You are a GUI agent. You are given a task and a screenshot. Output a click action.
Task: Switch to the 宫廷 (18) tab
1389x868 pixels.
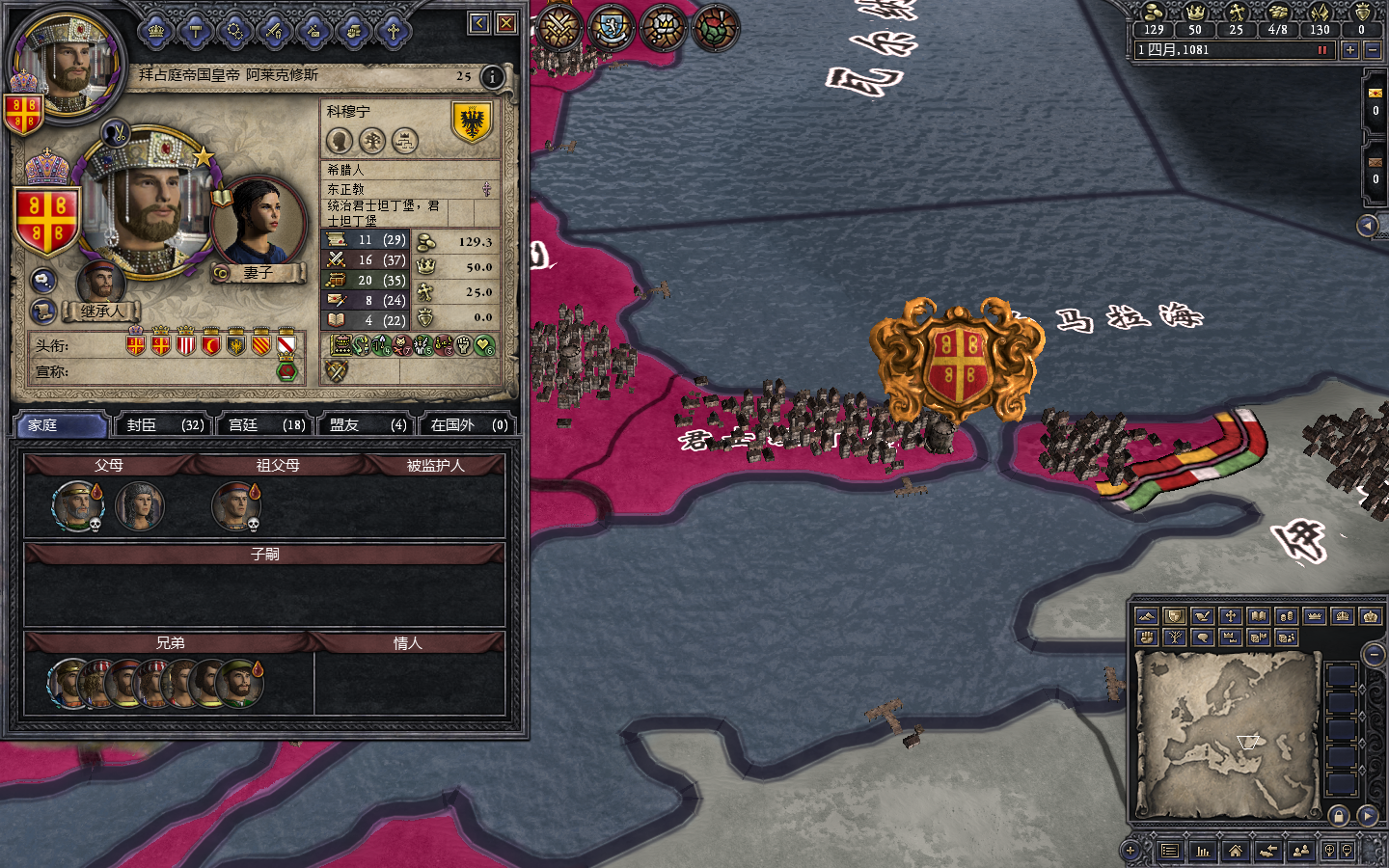[x=266, y=424]
